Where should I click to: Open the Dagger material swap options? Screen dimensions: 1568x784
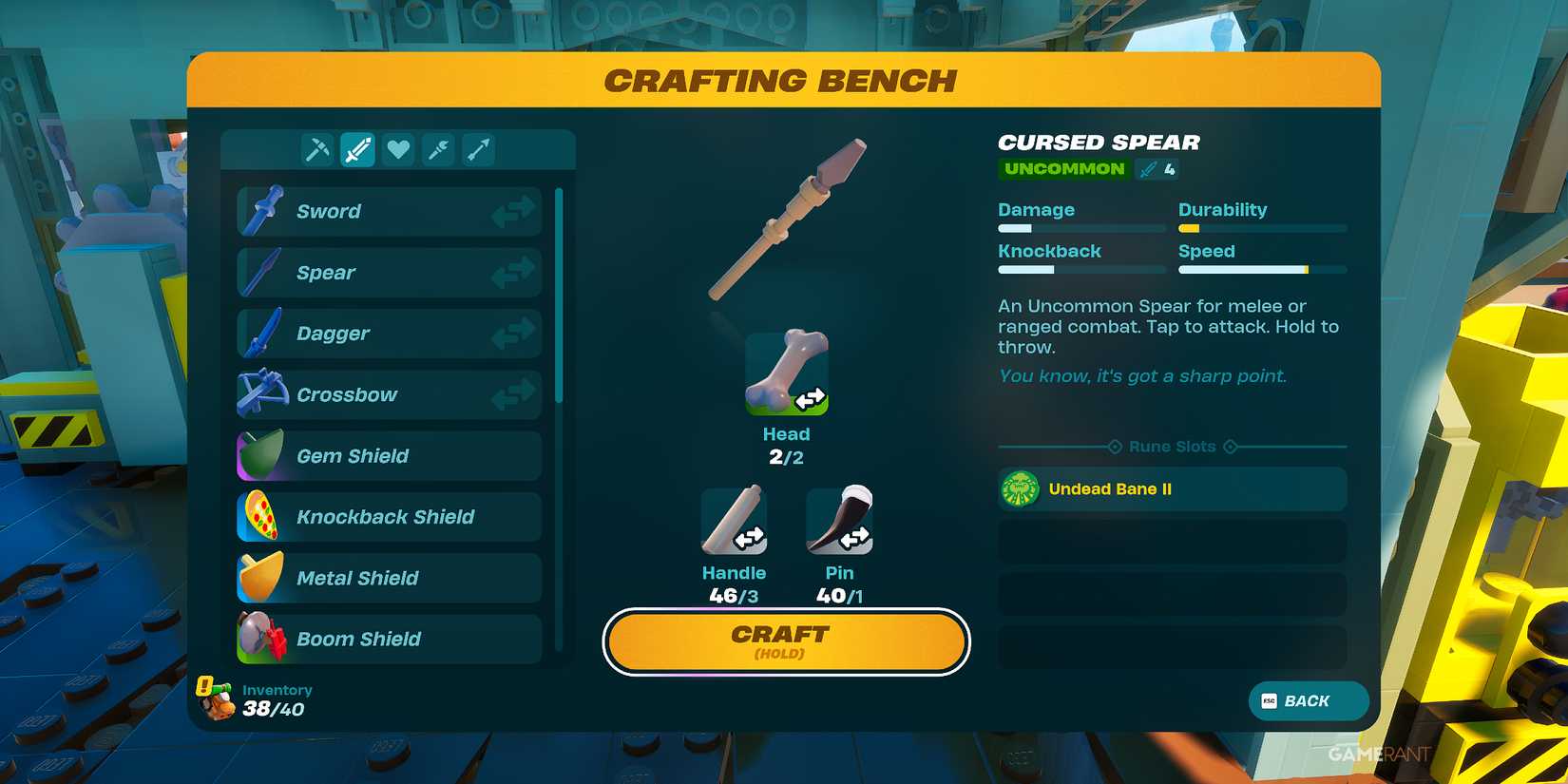pyautogui.click(x=514, y=334)
